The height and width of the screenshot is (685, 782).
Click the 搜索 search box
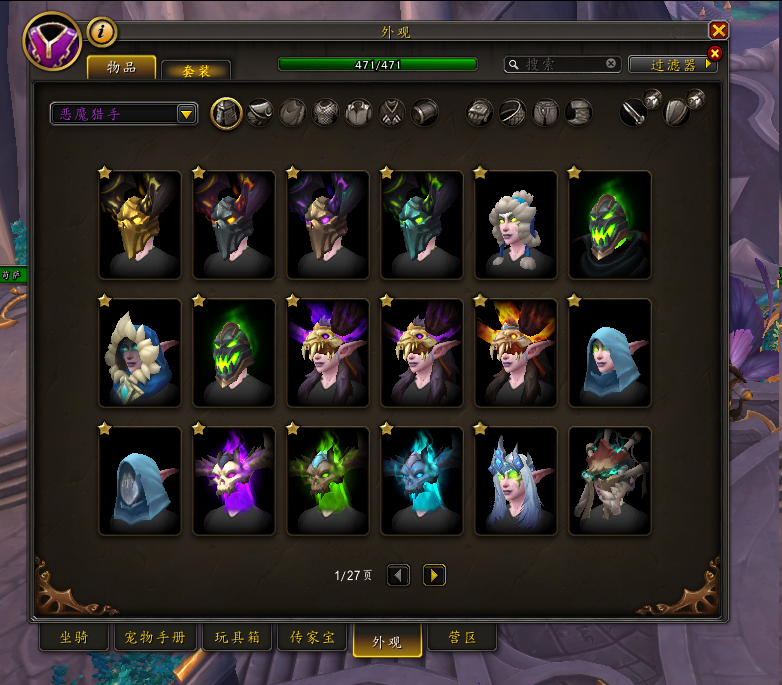(x=562, y=64)
